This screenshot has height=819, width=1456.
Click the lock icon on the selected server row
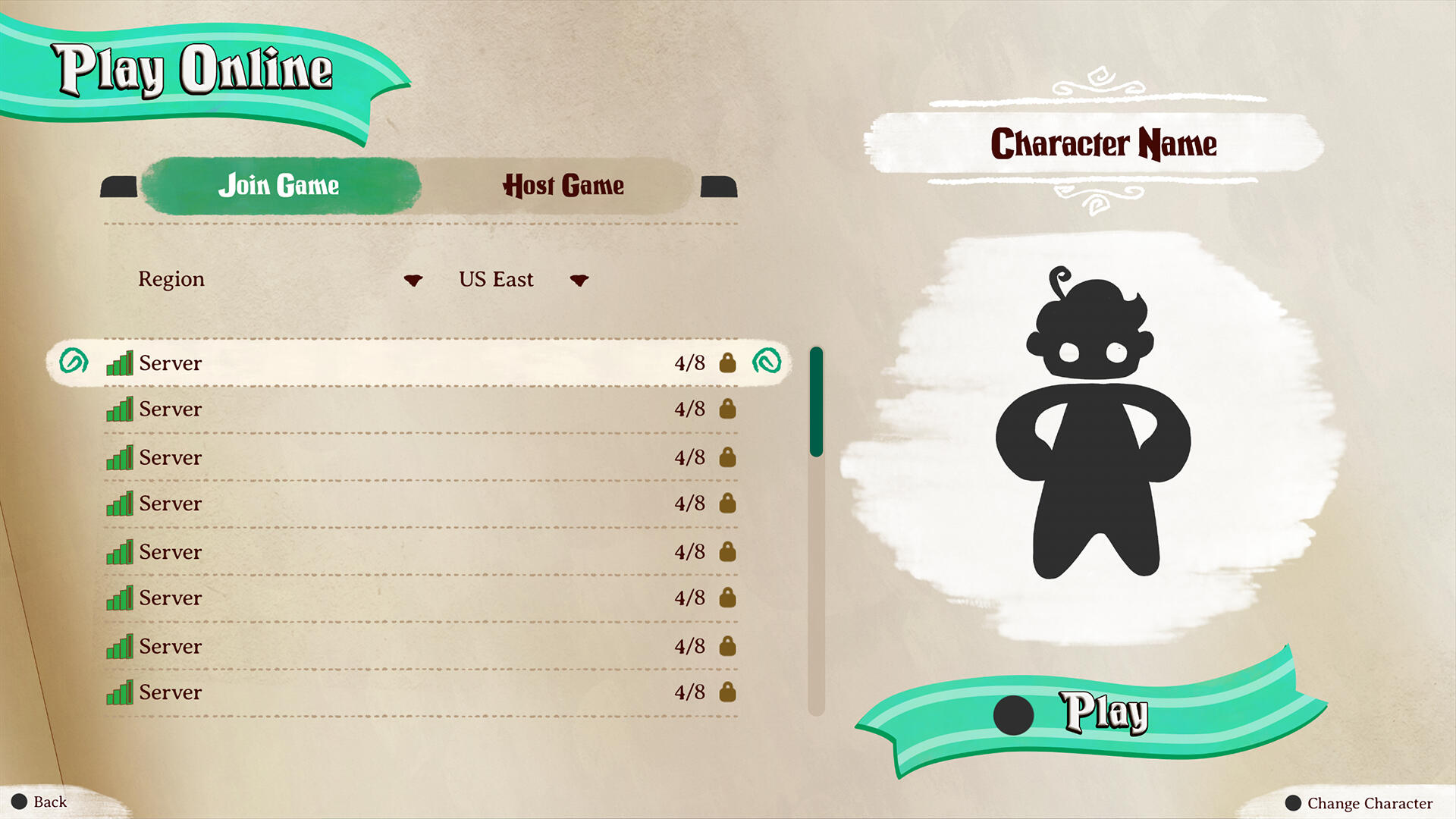(x=726, y=363)
